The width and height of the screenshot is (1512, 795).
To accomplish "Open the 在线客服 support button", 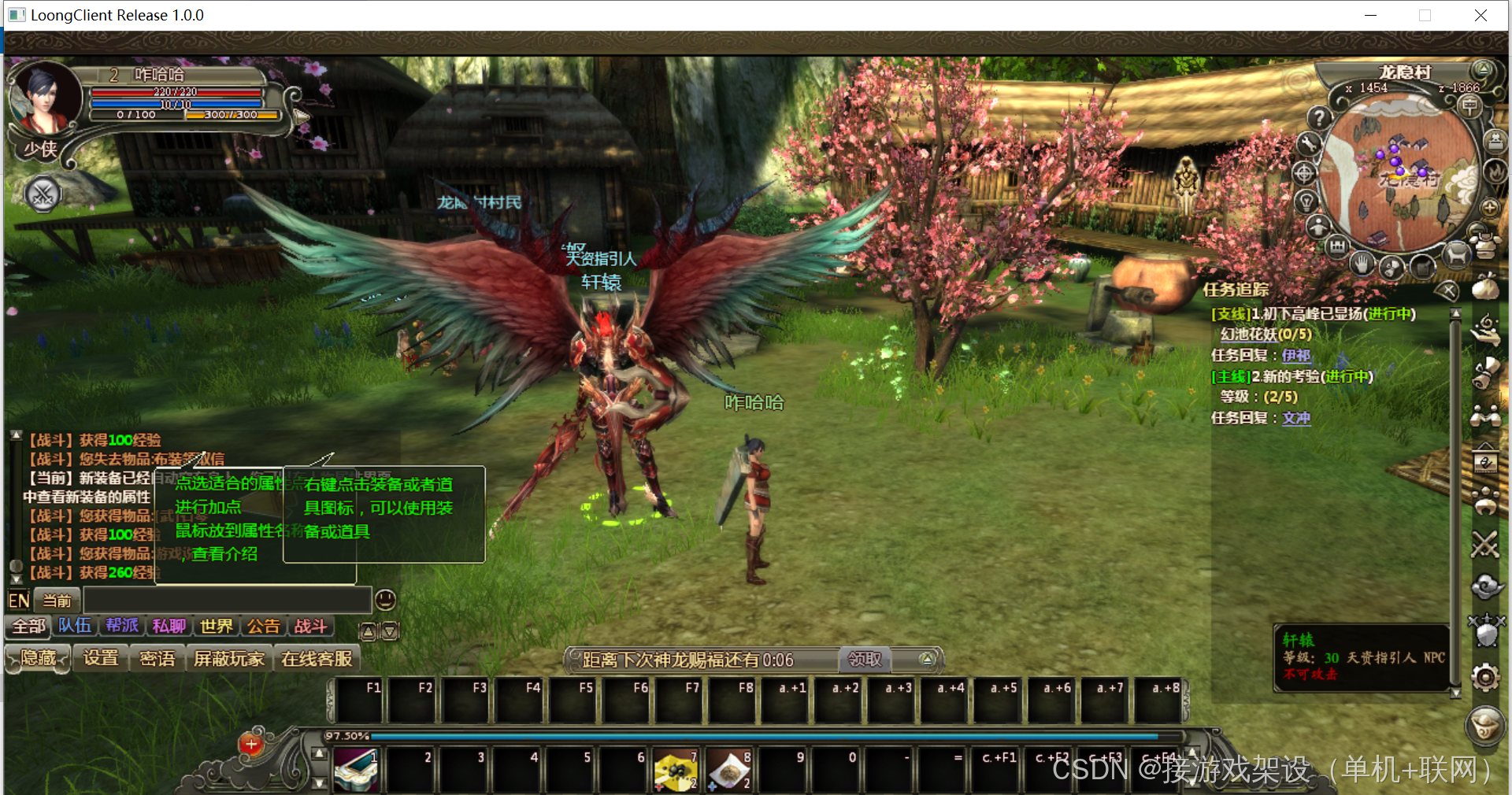I will click(317, 658).
